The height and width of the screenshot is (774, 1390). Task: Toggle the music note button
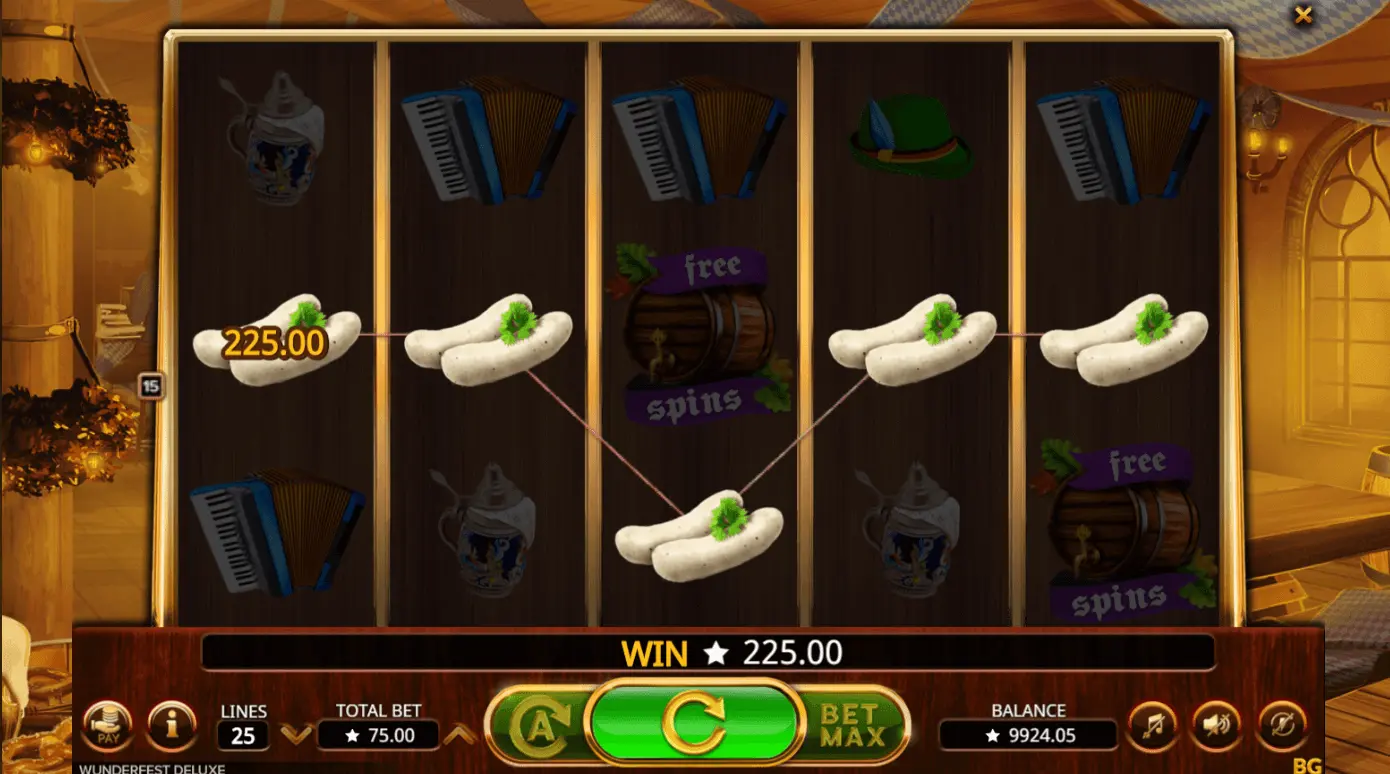tap(1152, 726)
